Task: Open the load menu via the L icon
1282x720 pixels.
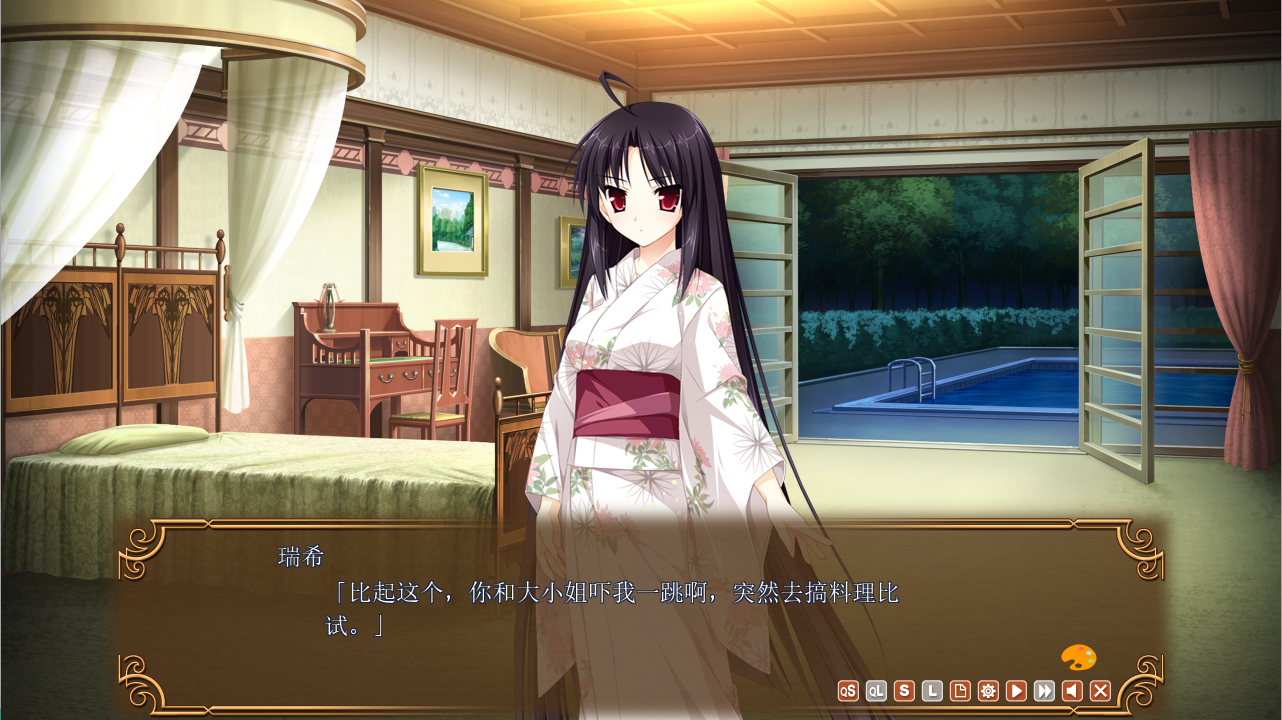Action: [x=932, y=691]
